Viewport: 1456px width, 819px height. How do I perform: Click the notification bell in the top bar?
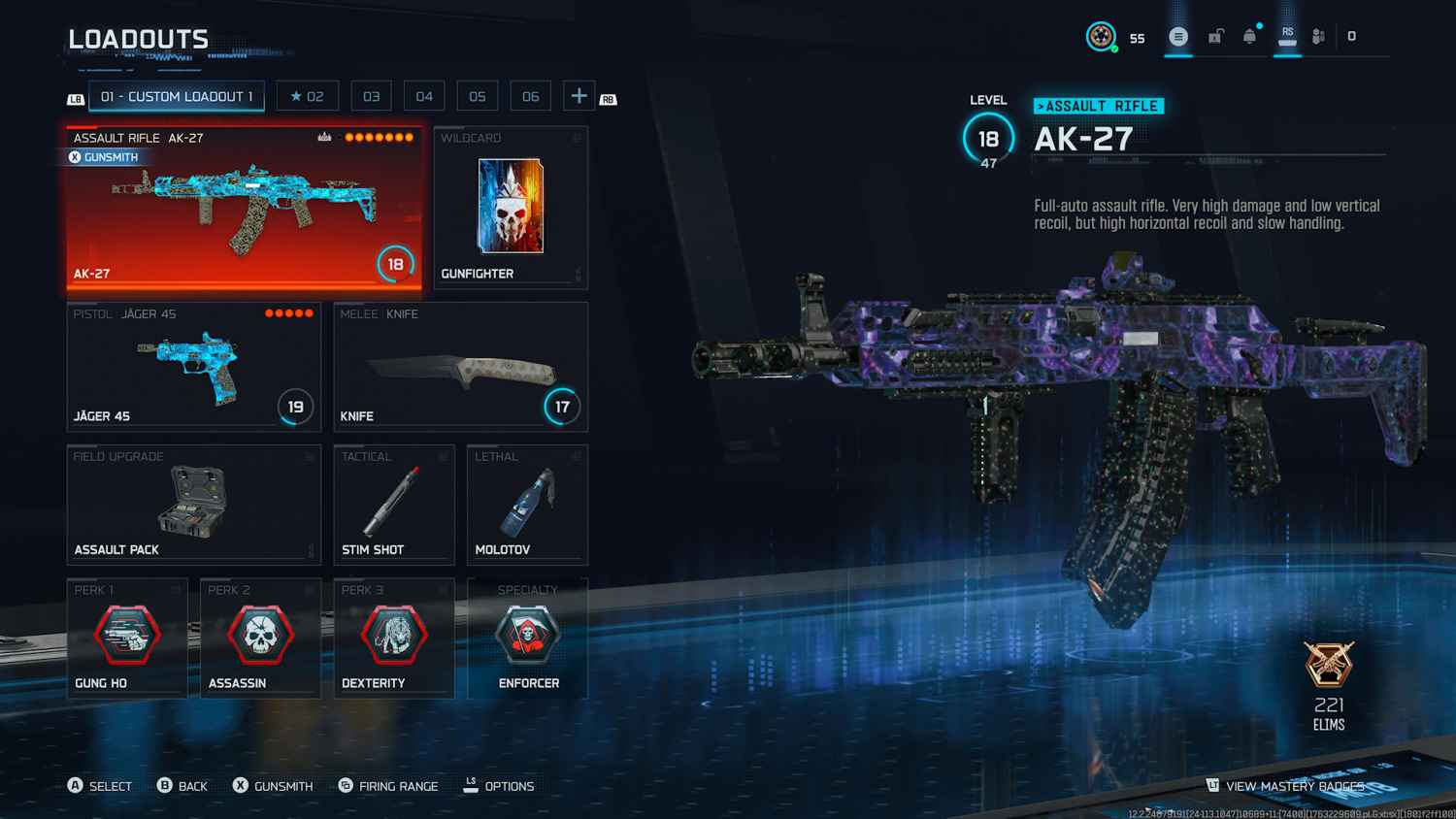coord(1250,35)
